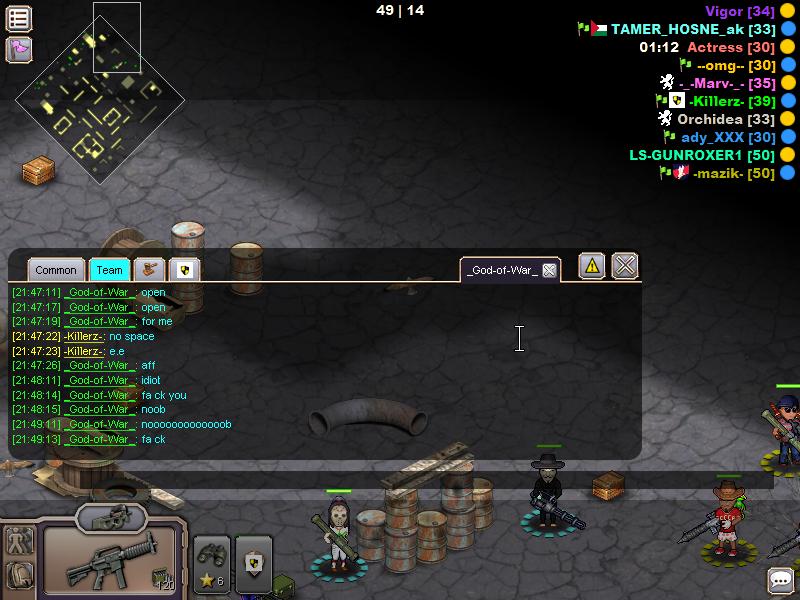Open the main menu list button

[19, 18]
